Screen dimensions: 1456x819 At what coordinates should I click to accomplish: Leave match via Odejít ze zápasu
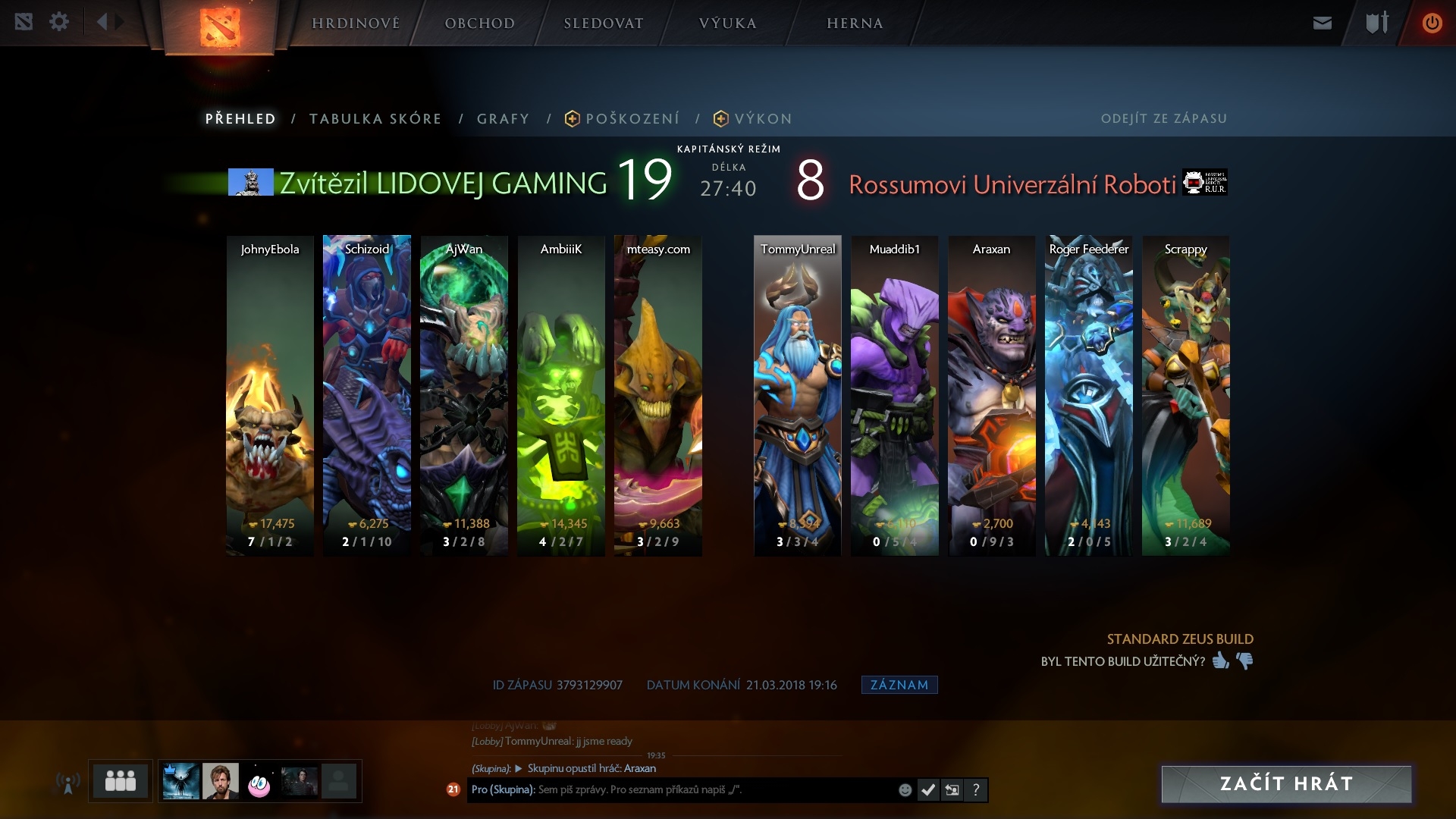point(1163,119)
